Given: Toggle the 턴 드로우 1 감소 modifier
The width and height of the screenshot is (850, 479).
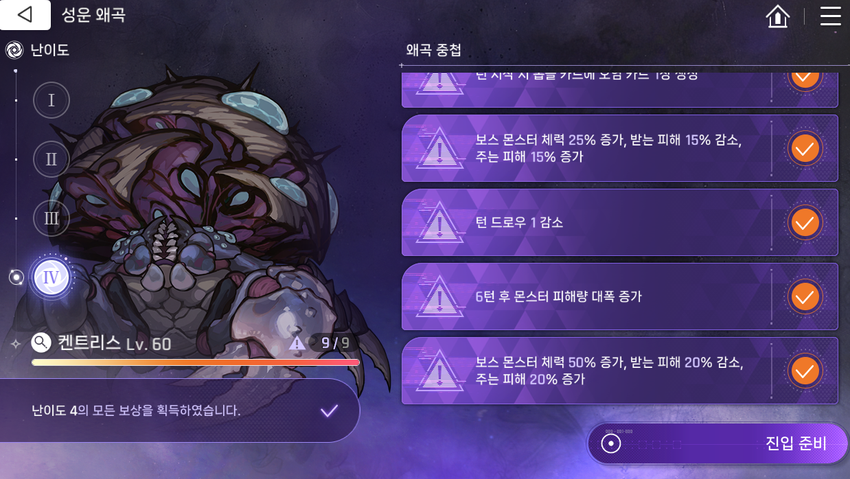Looking at the screenshot, I should pyautogui.click(x=804, y=222).
